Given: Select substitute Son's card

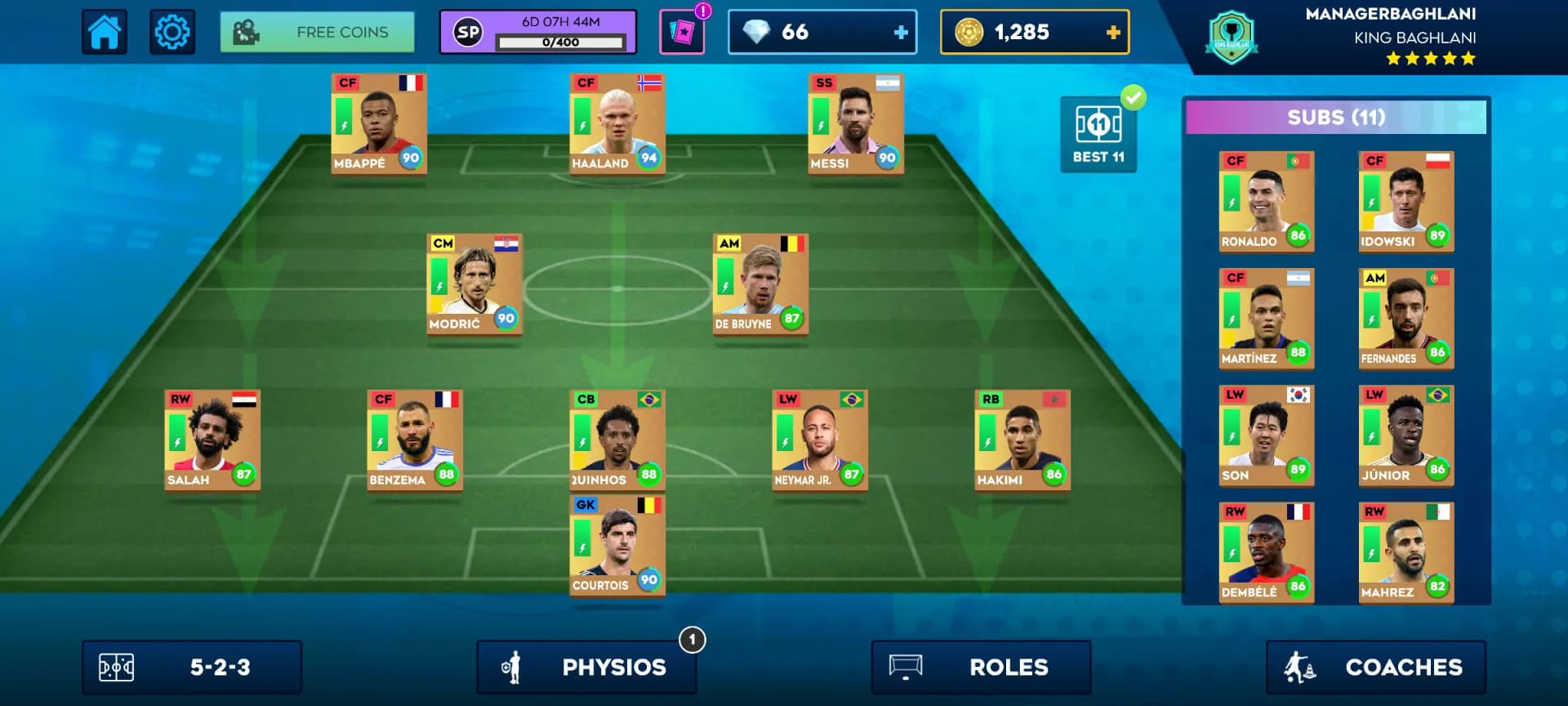Looking at the screenshot, I should point(1267,436).
